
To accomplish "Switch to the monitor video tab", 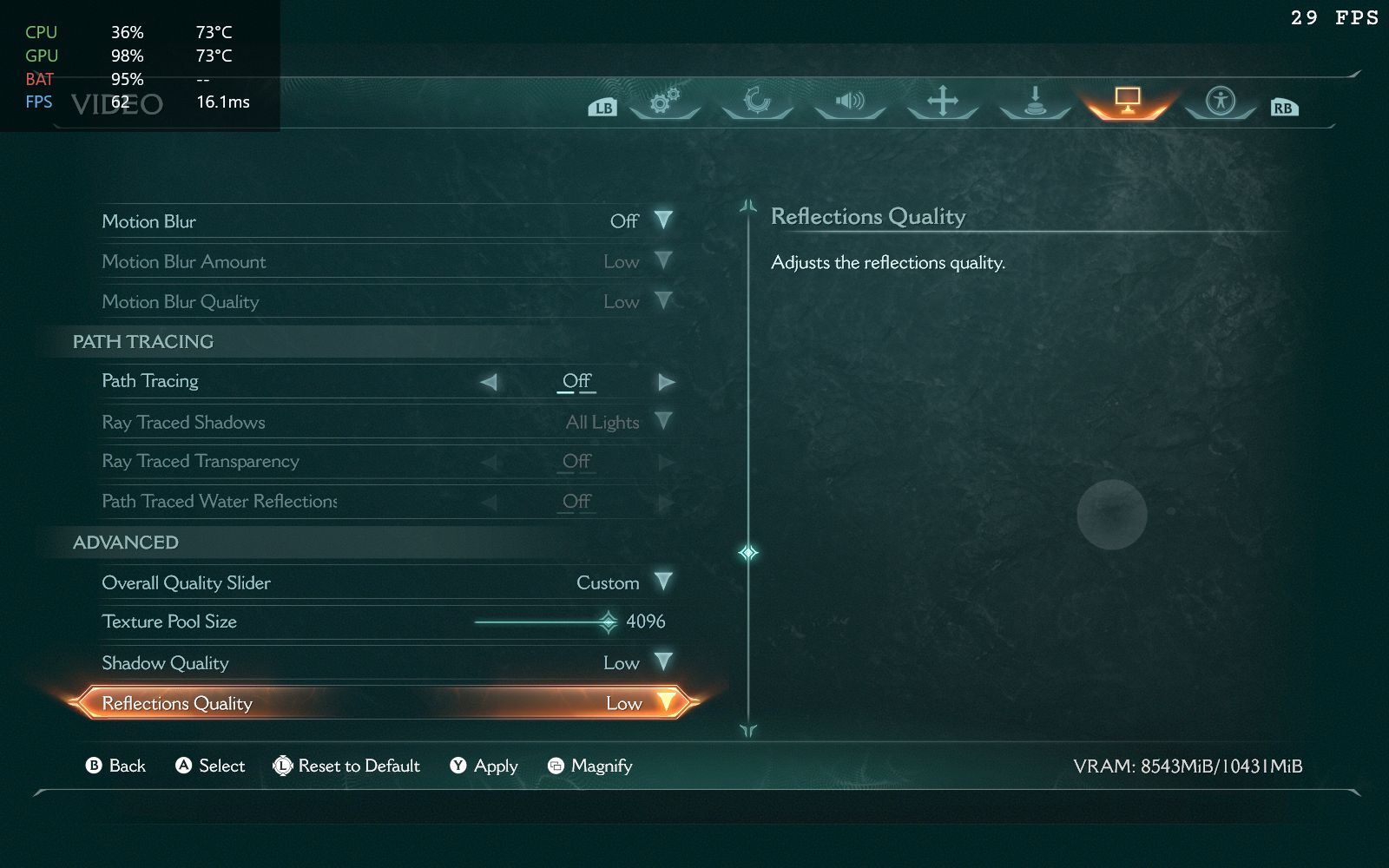I will (1127, 102).
